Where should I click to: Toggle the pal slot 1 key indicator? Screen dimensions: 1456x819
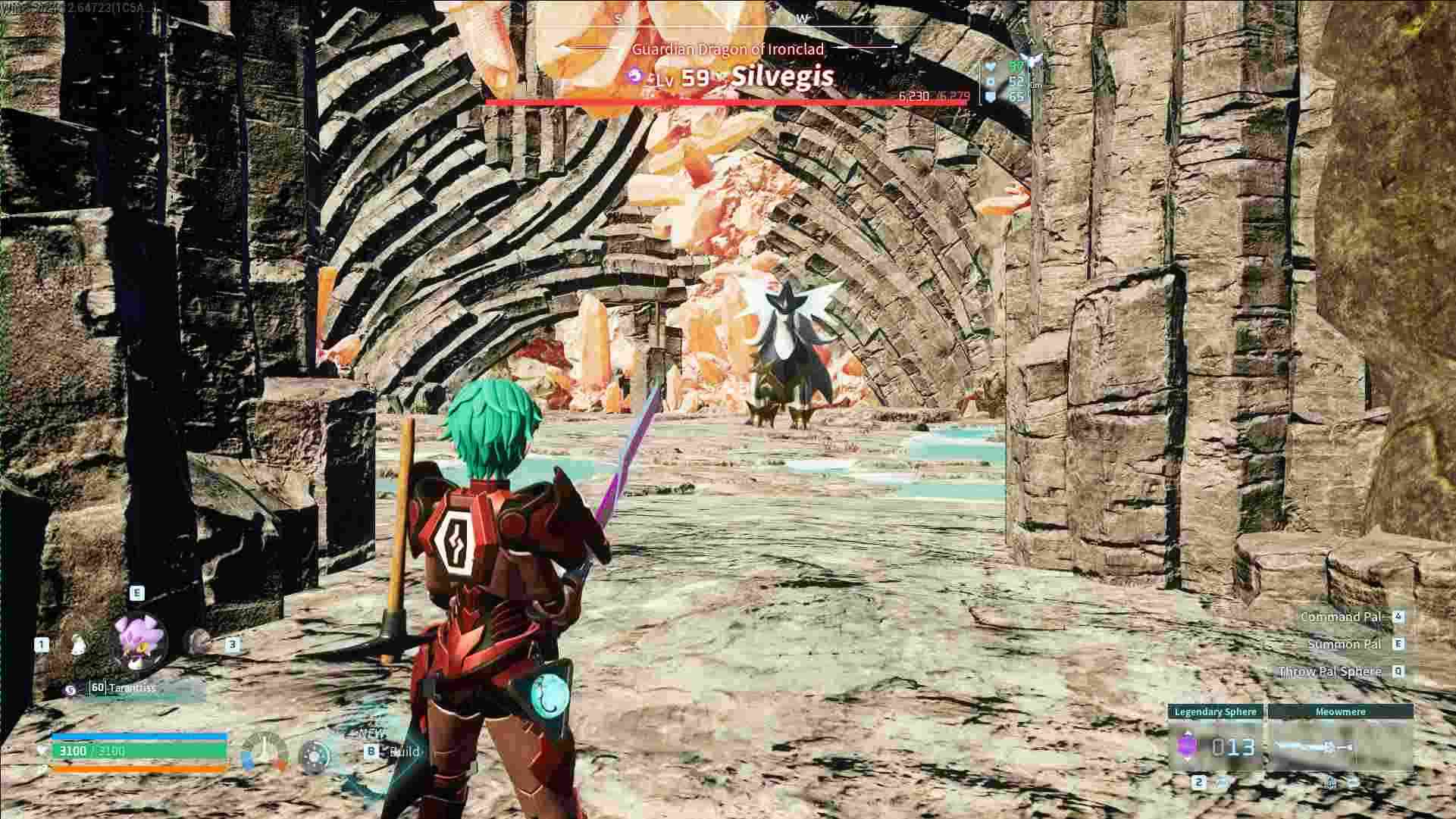[42, 645]
